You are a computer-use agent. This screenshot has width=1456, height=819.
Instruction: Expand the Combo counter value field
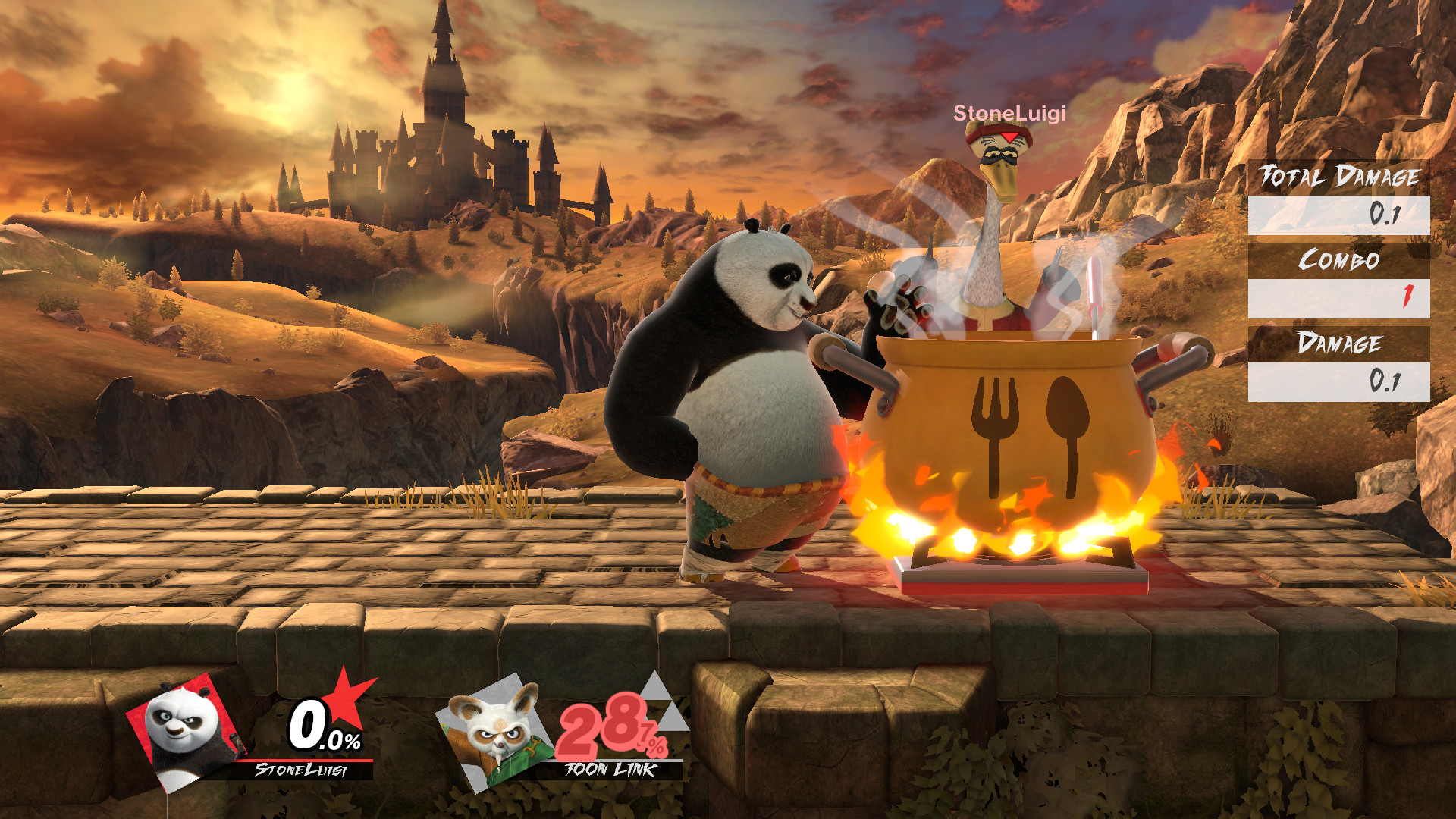[x=1339, y=297]
